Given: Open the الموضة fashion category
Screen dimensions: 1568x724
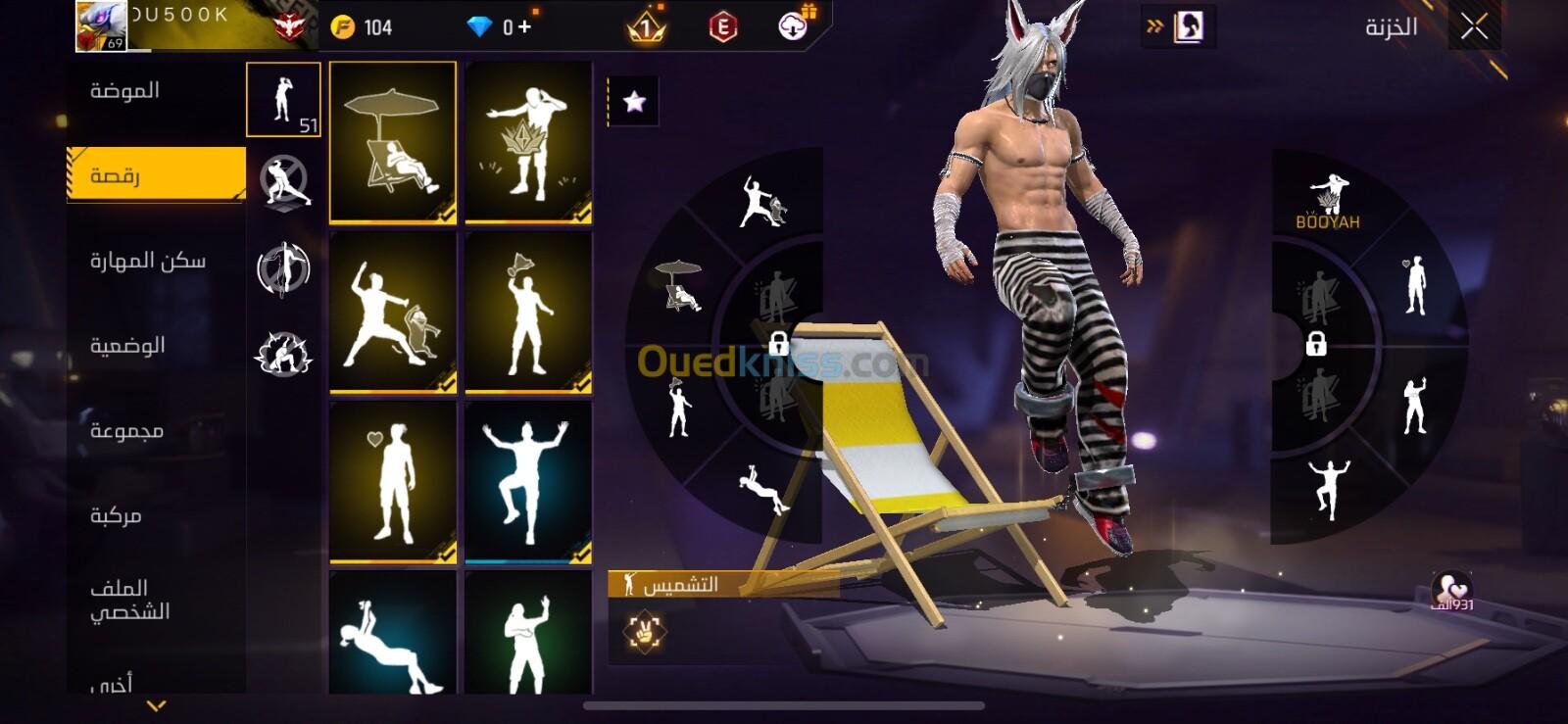Looking at the screenshot, I should (125, 91).
